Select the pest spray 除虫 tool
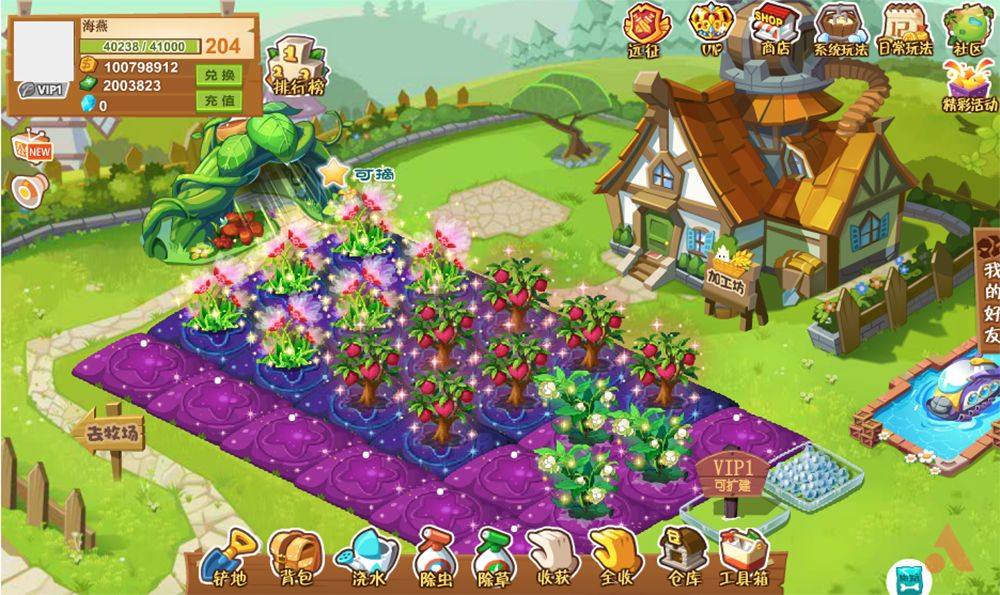The image size is (1000, 595). tap(434, 555)
